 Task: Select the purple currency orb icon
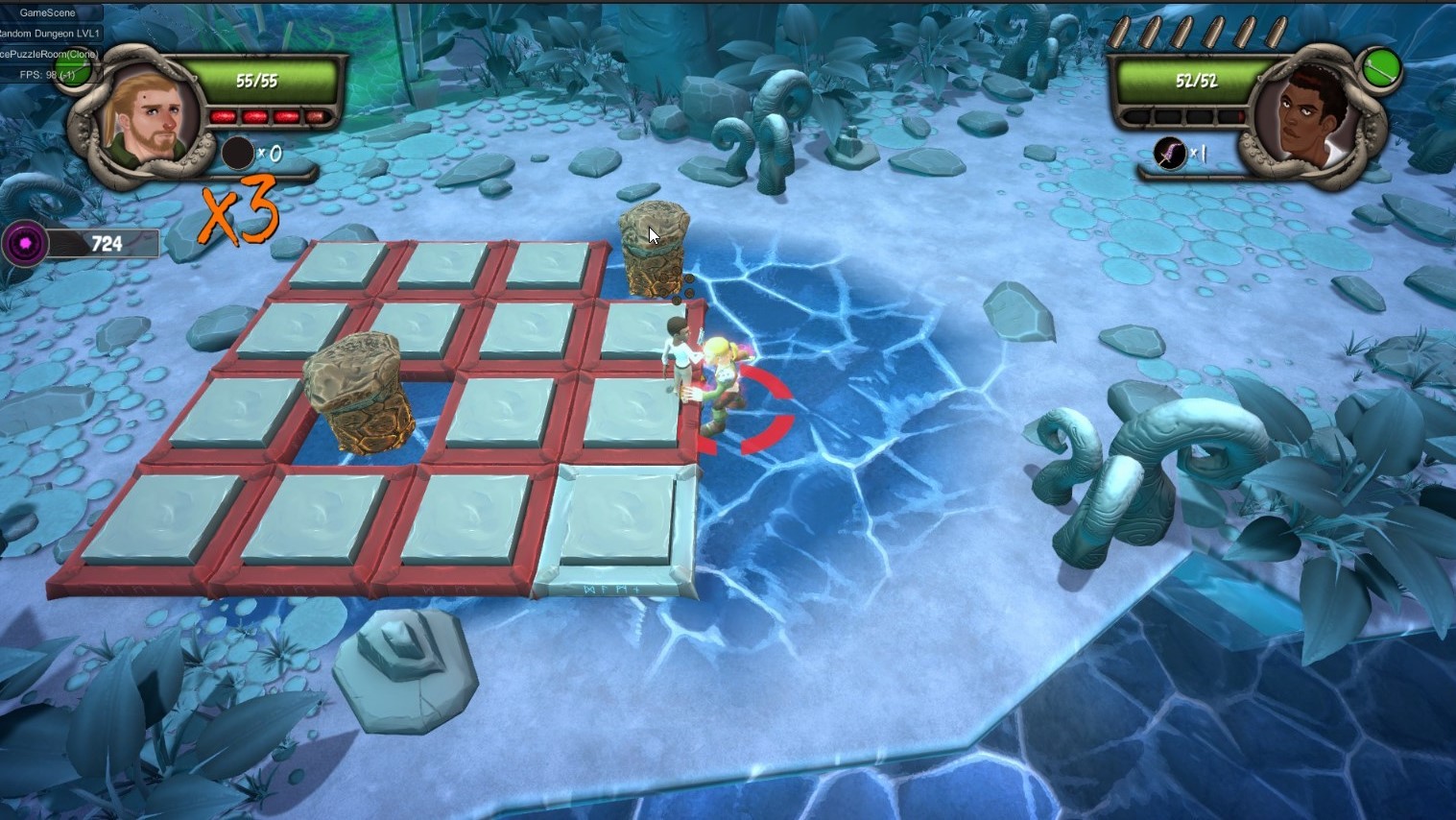click(x=26, y=243)
